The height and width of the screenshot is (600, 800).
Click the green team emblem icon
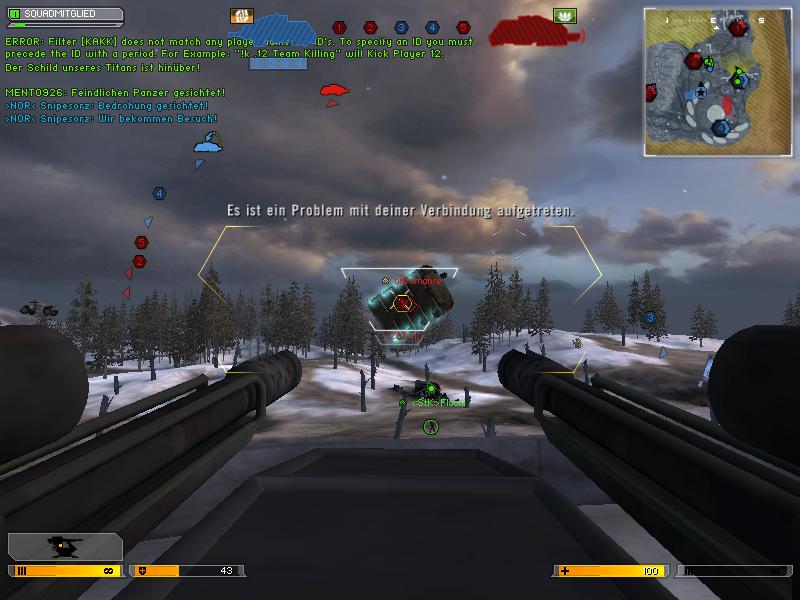click(x=565, y=16)
